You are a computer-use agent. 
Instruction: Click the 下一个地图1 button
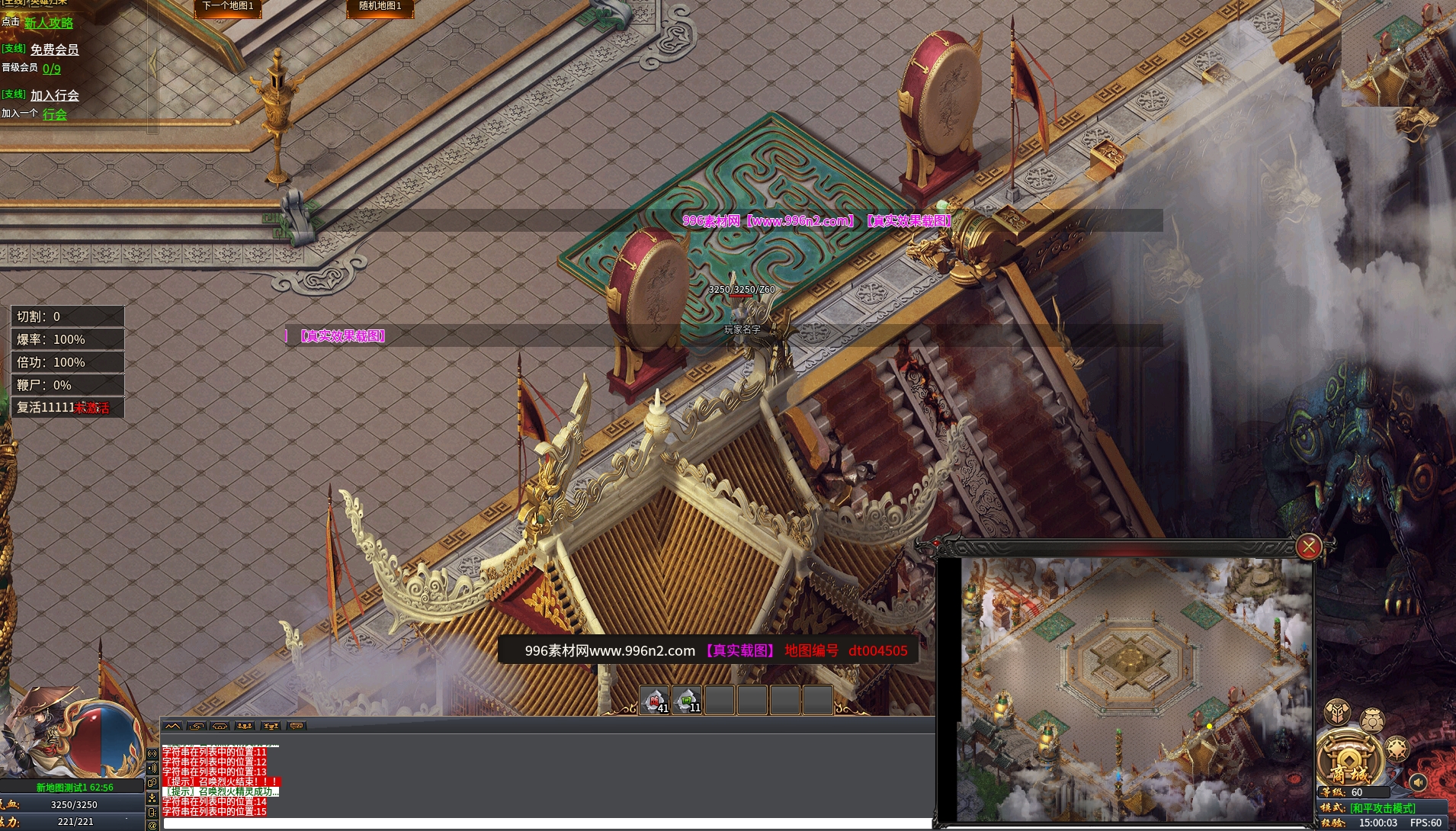pyautogui.click(x=228, y=6)
